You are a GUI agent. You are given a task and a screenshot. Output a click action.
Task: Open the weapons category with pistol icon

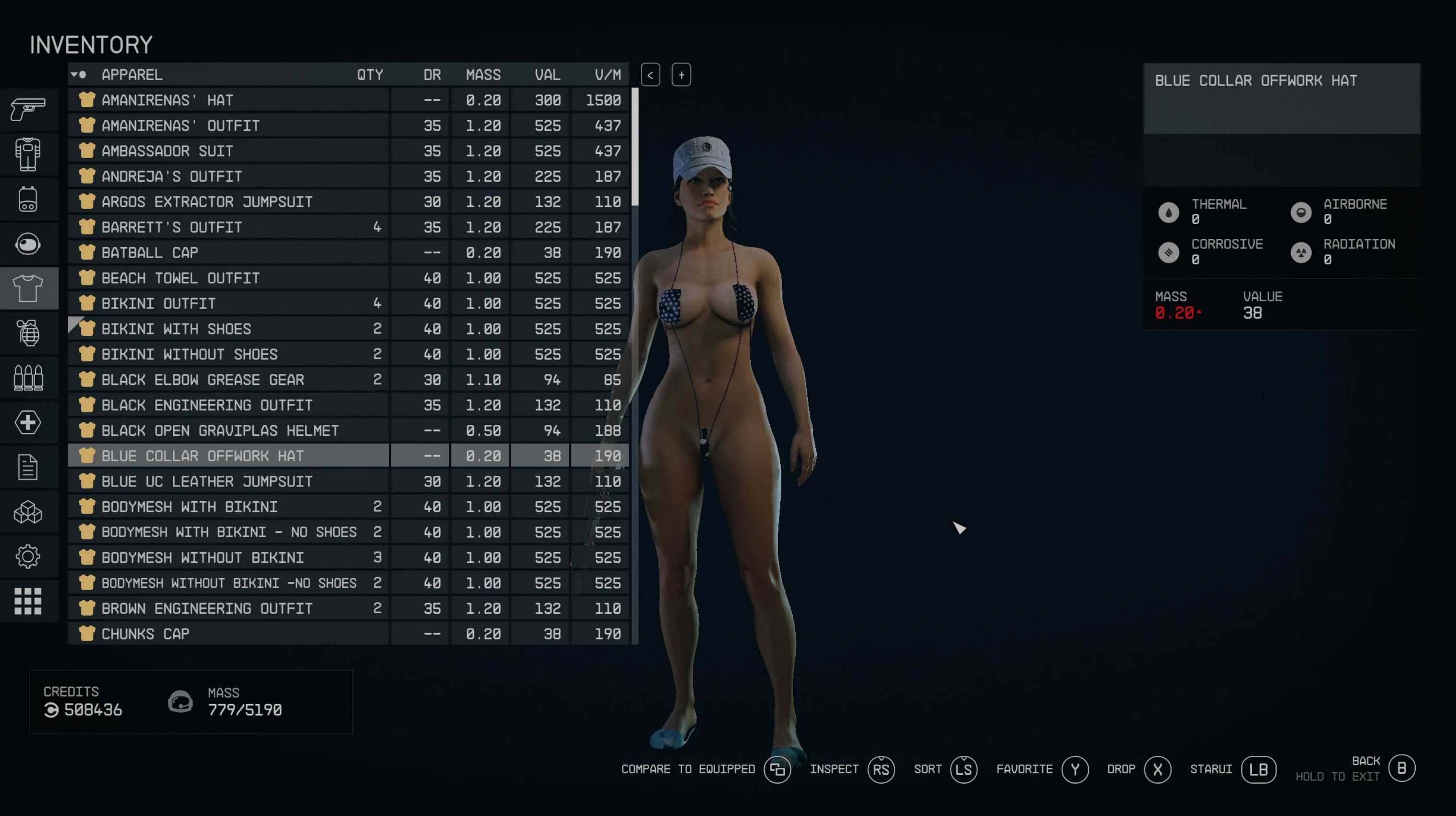(28, 109)
